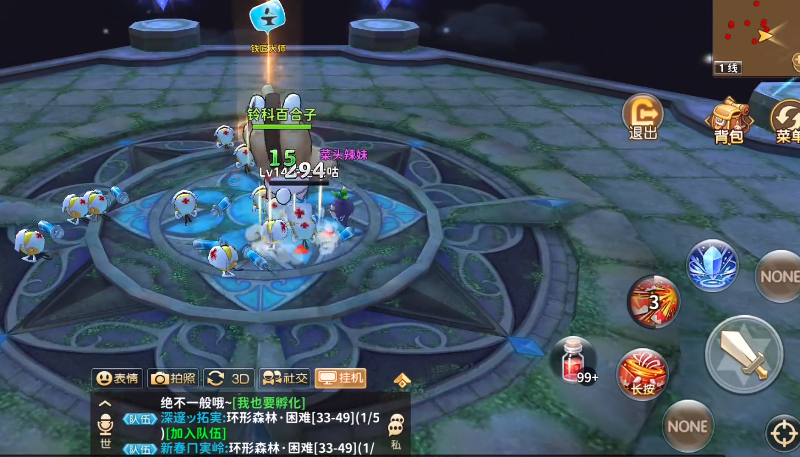800x457 pixels.
Task: Switch the 1线 channel line
Action: click(x=728, y=68)
